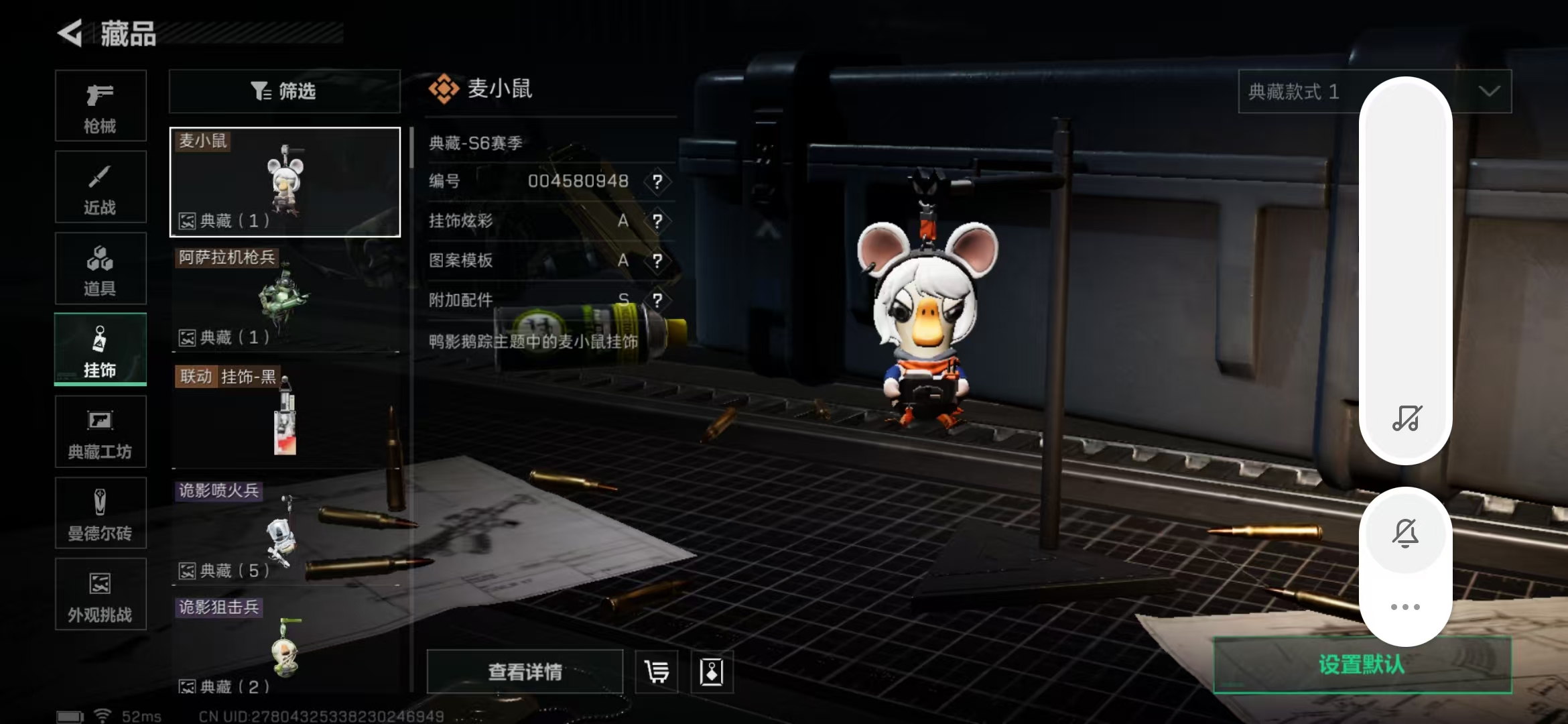Choose the 曼德尔砖 category
This screenshot has height=724, width=1568.
pyautogui.click(x=101, y=514)
